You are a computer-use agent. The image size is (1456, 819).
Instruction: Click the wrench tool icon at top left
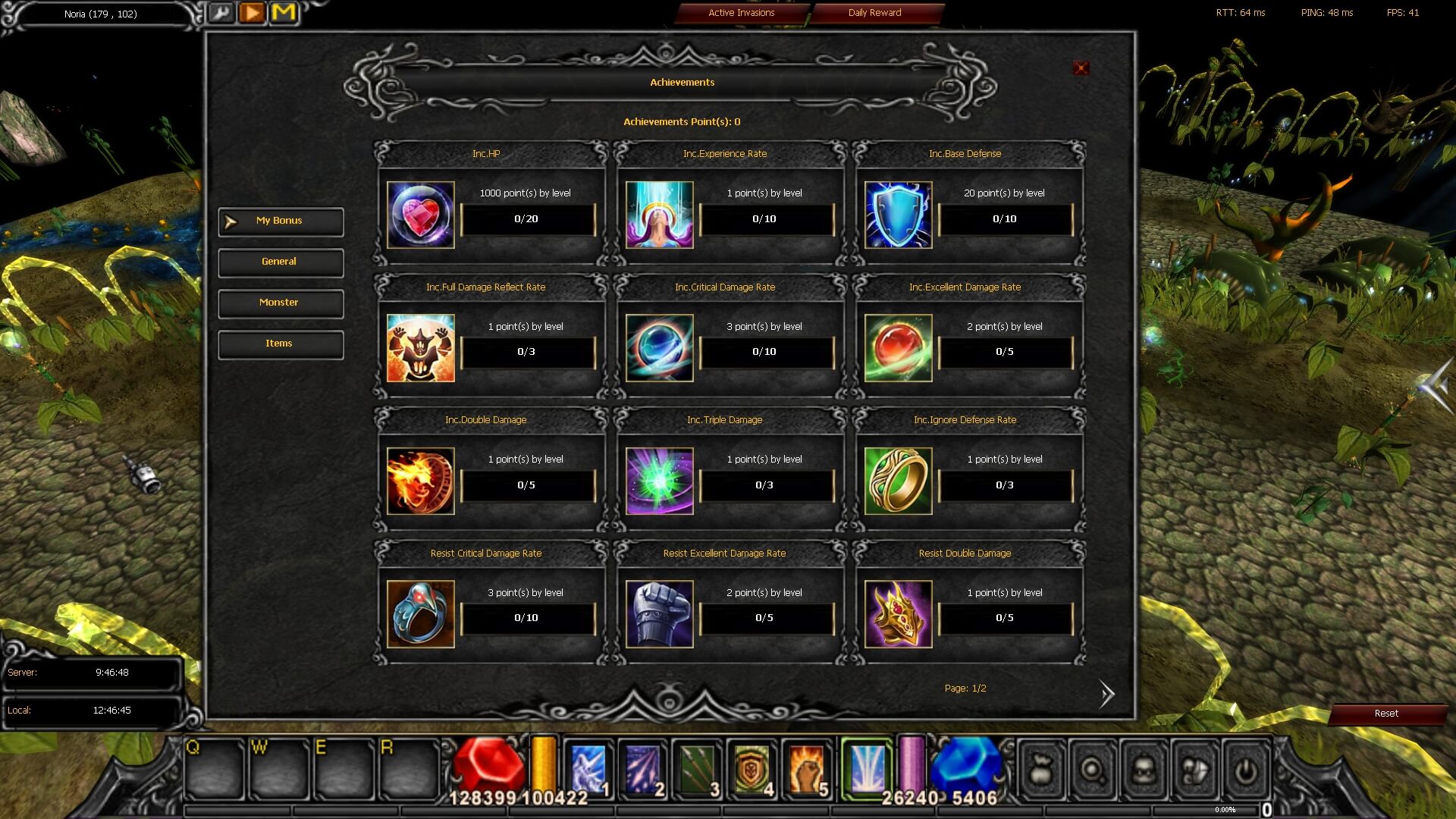(x=221, y=13)
